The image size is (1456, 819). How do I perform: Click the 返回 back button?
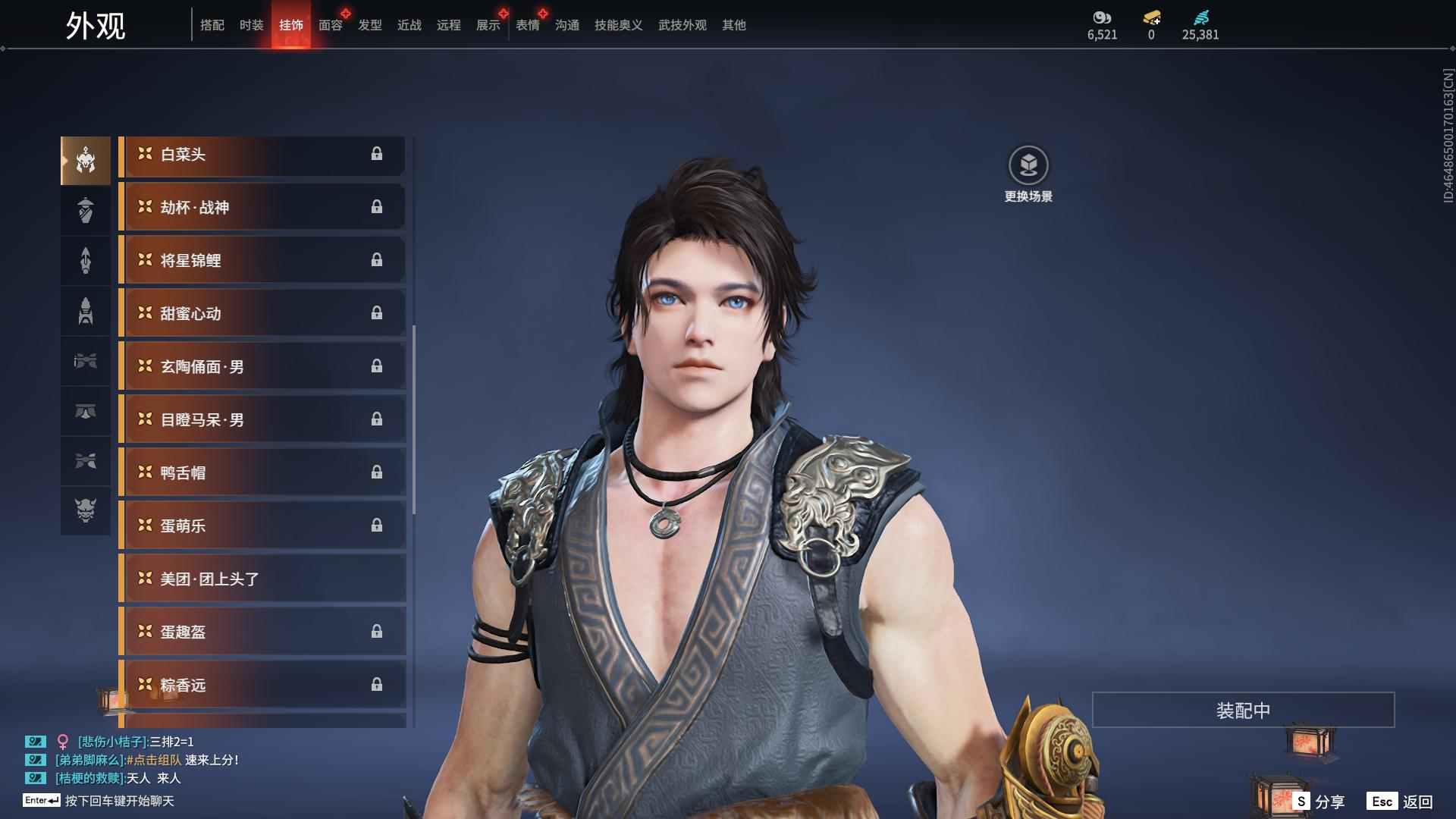(1401, 802)
